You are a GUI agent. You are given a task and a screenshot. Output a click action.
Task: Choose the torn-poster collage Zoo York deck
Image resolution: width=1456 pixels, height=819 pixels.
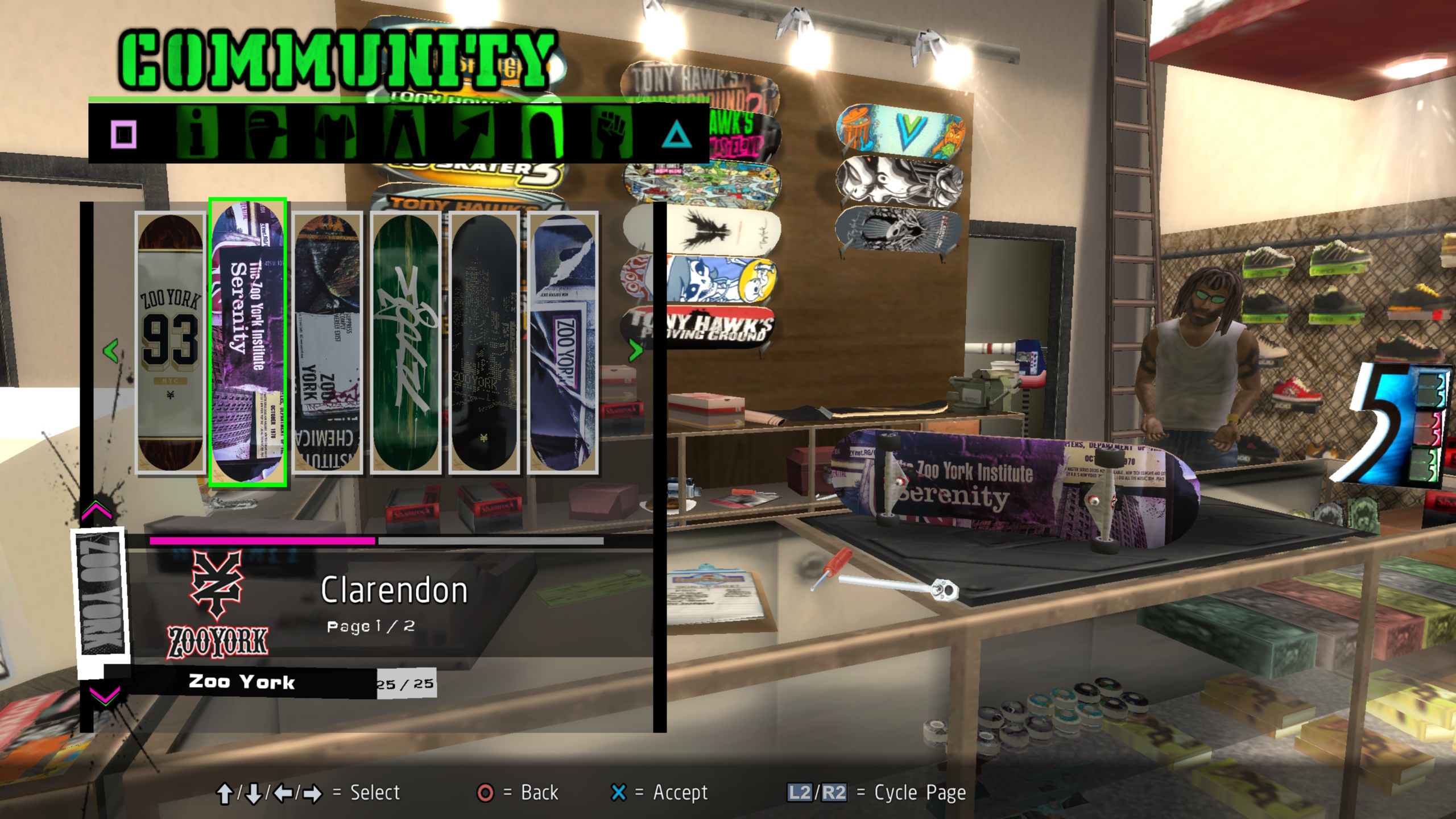[327, 342]
